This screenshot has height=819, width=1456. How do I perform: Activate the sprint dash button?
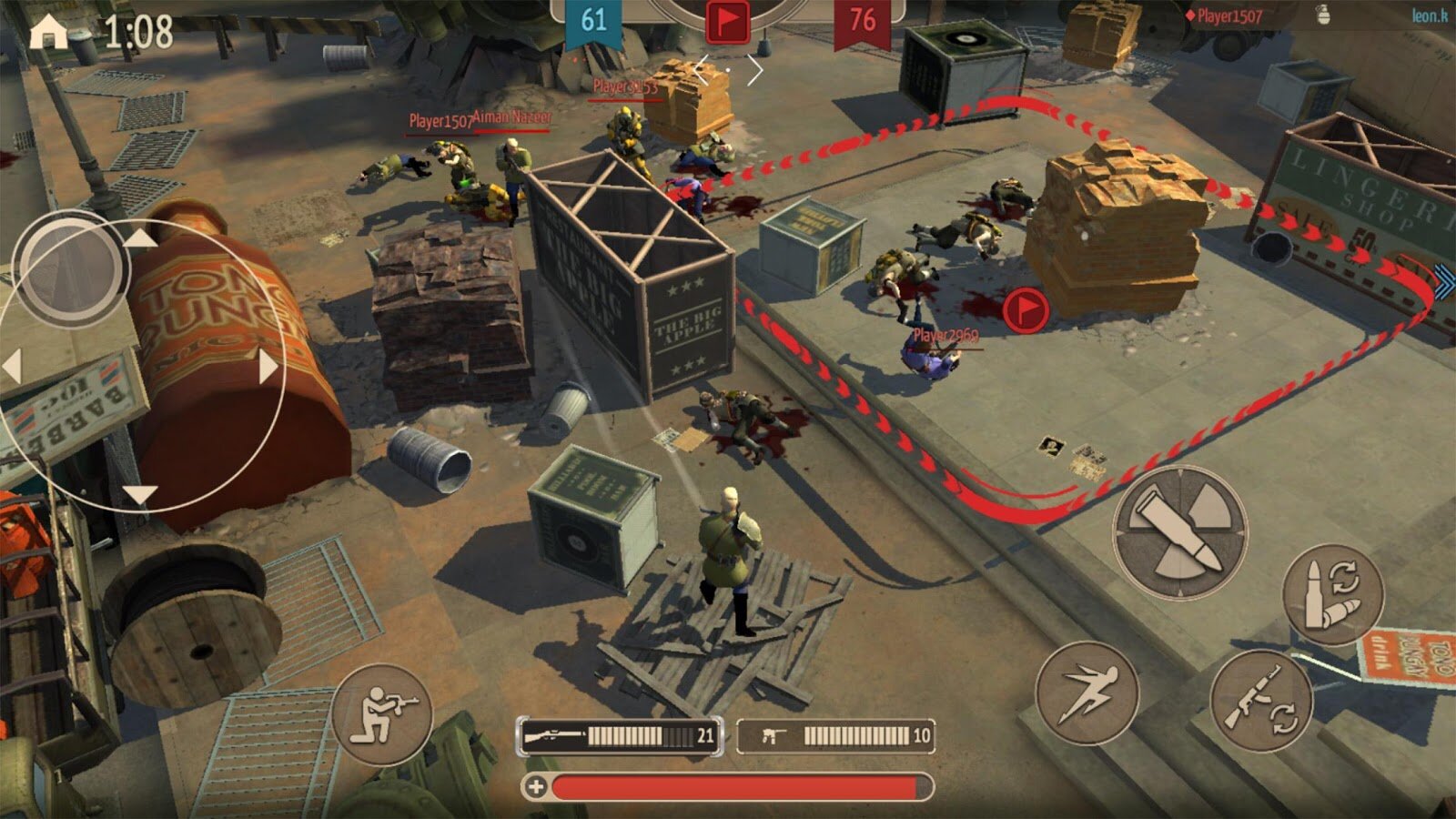point(1087,693)
